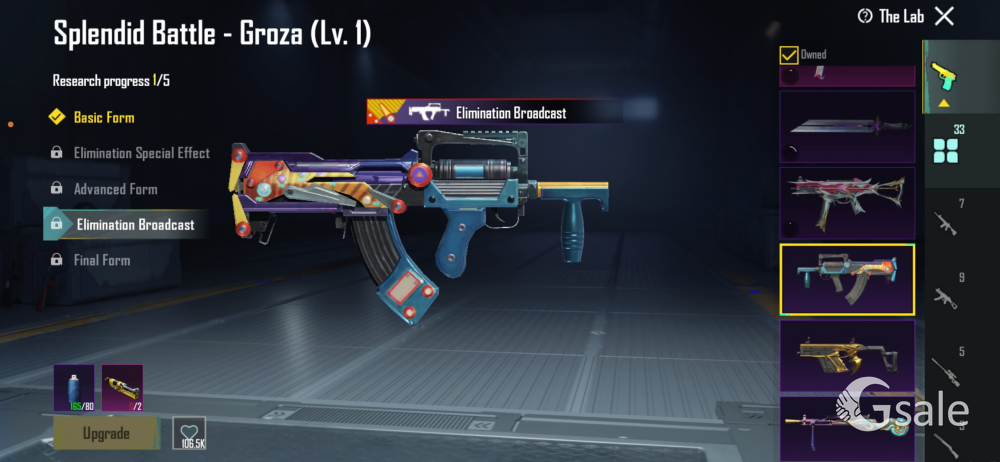Inspect the blue spray paint material
The image size is (1000, 462).
(x=74, y=388)
